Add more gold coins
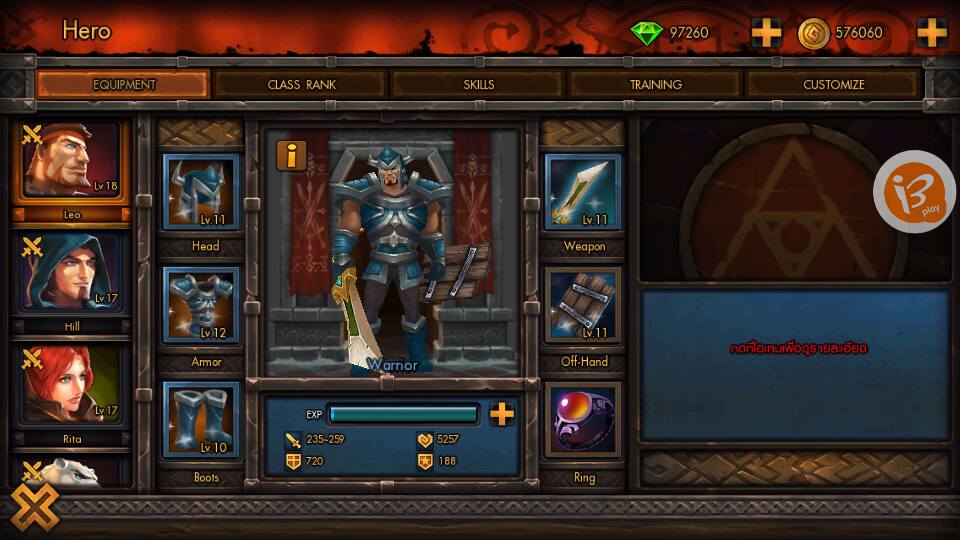This screenshot has height=540, width=960. [x=931, y=33]
